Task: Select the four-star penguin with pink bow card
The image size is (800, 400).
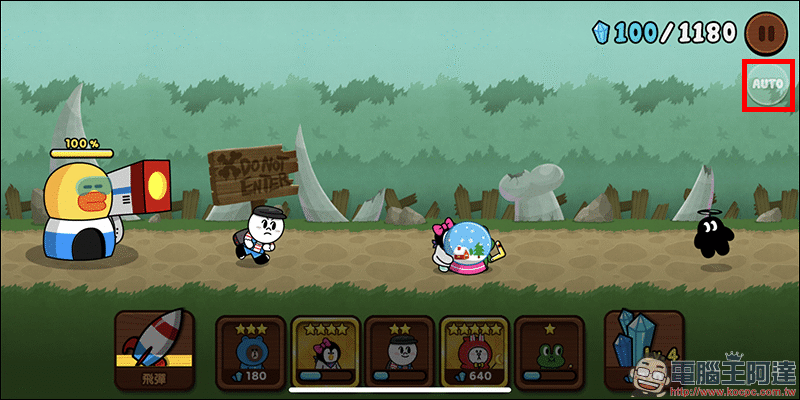Action: pyautogui.click(x=325, y=350)
